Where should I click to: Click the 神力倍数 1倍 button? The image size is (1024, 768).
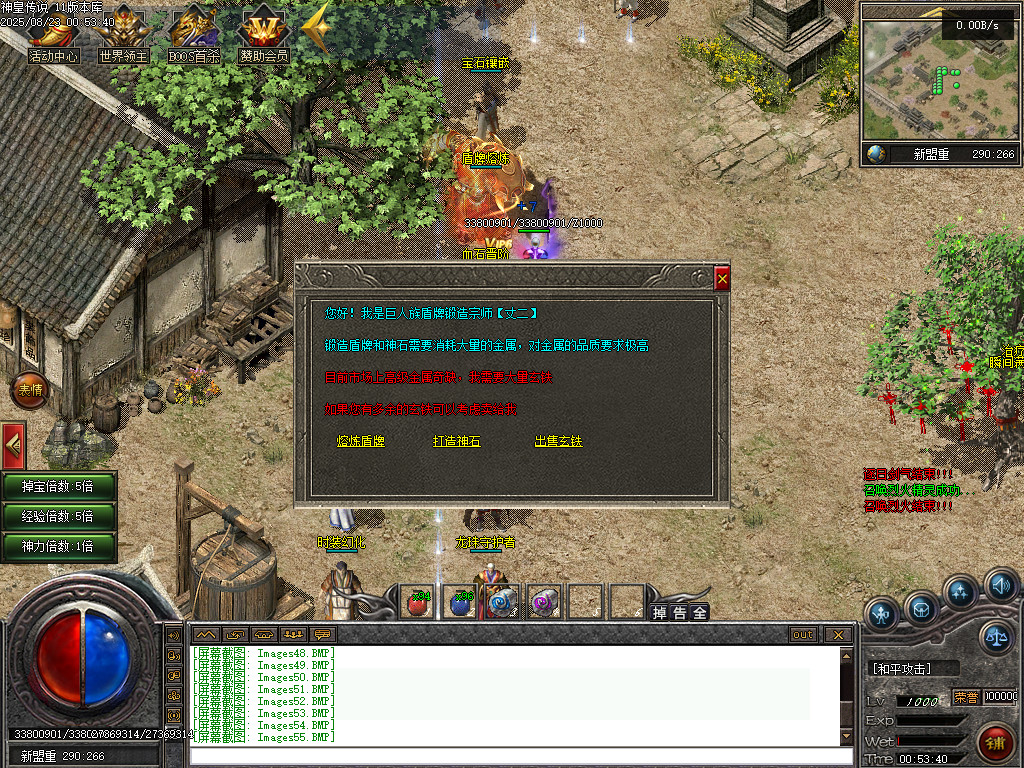[x=58, y=547]
